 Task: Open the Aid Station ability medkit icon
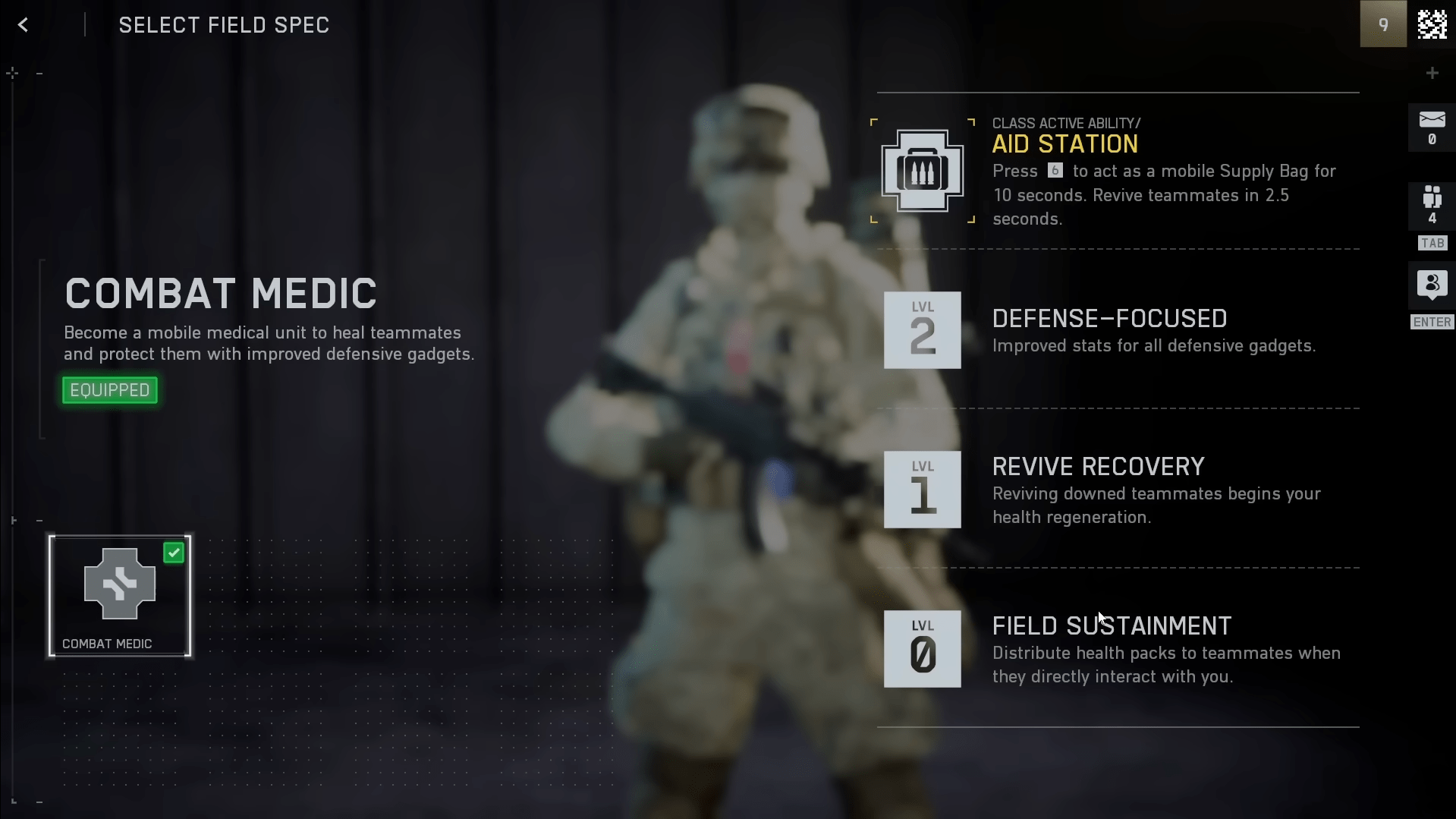coord(921,170)
